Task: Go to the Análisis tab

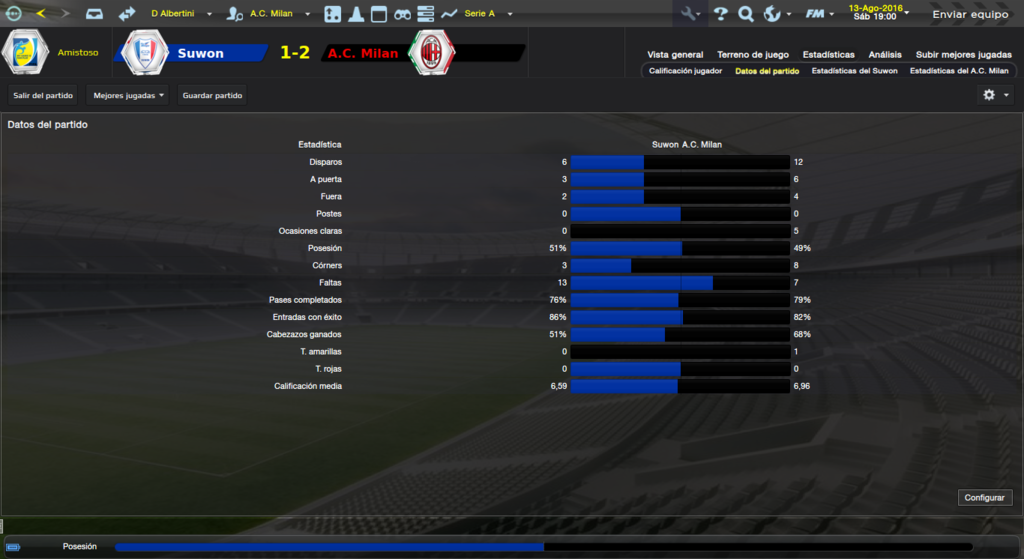Action: pos(885,55)
